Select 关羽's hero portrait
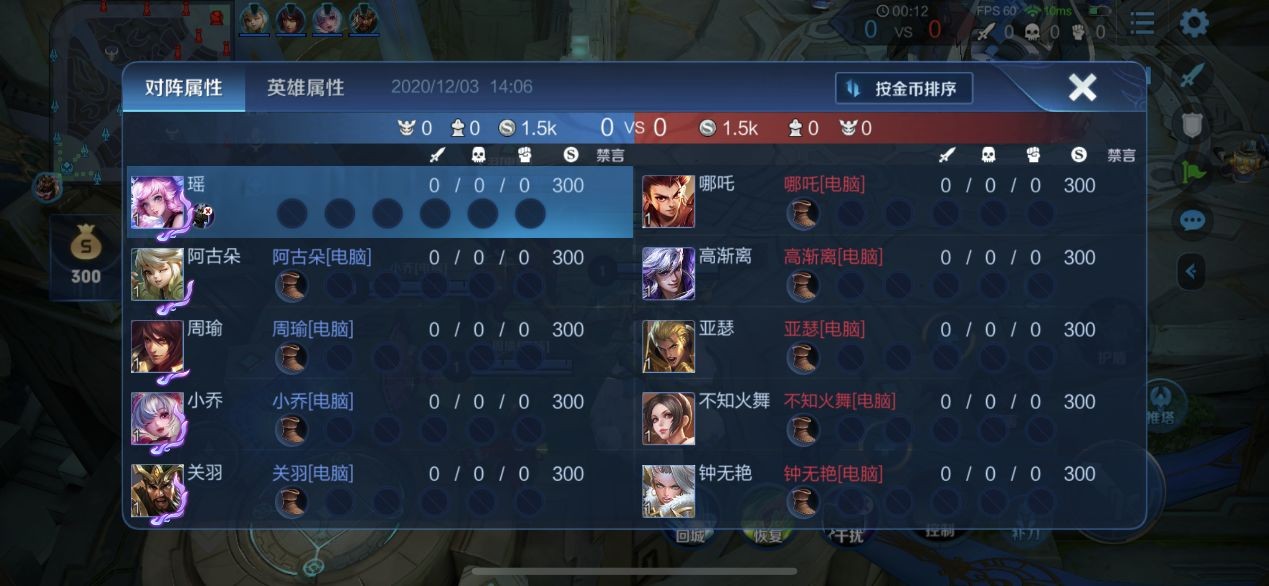 click(x=158, y=490)
